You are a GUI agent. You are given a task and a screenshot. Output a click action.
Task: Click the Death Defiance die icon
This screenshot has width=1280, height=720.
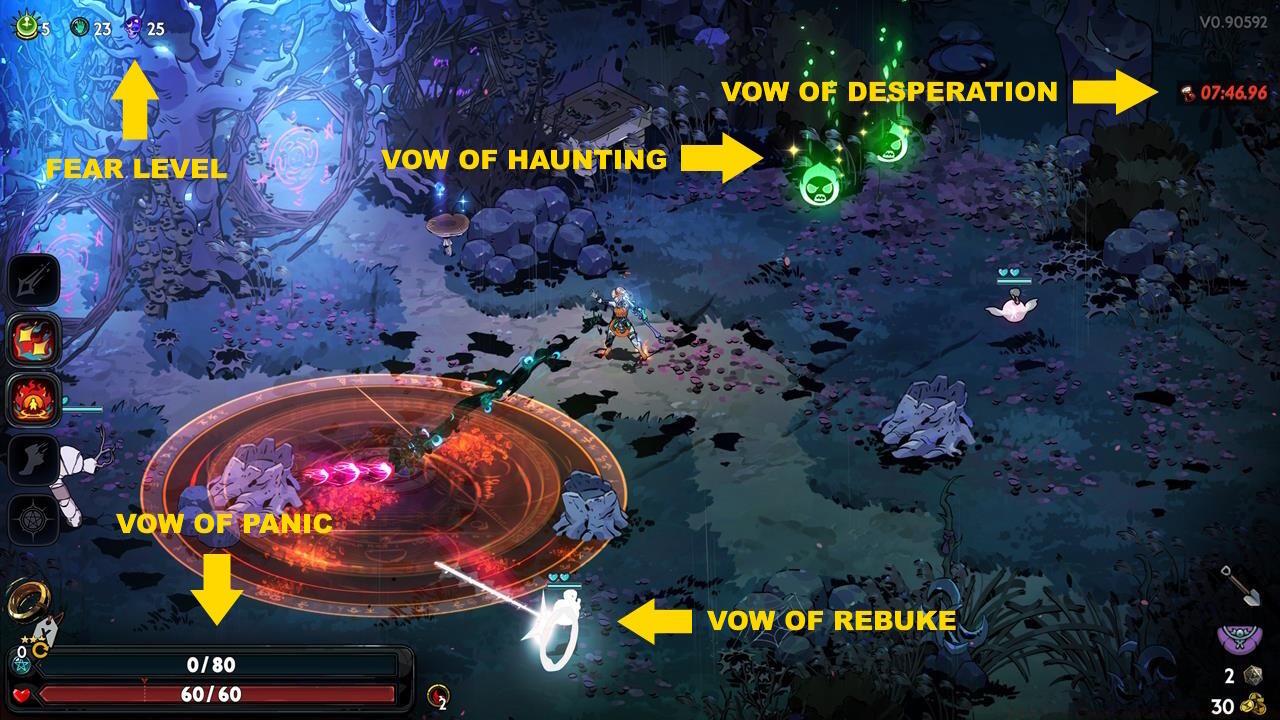[x=1253, y=674]
